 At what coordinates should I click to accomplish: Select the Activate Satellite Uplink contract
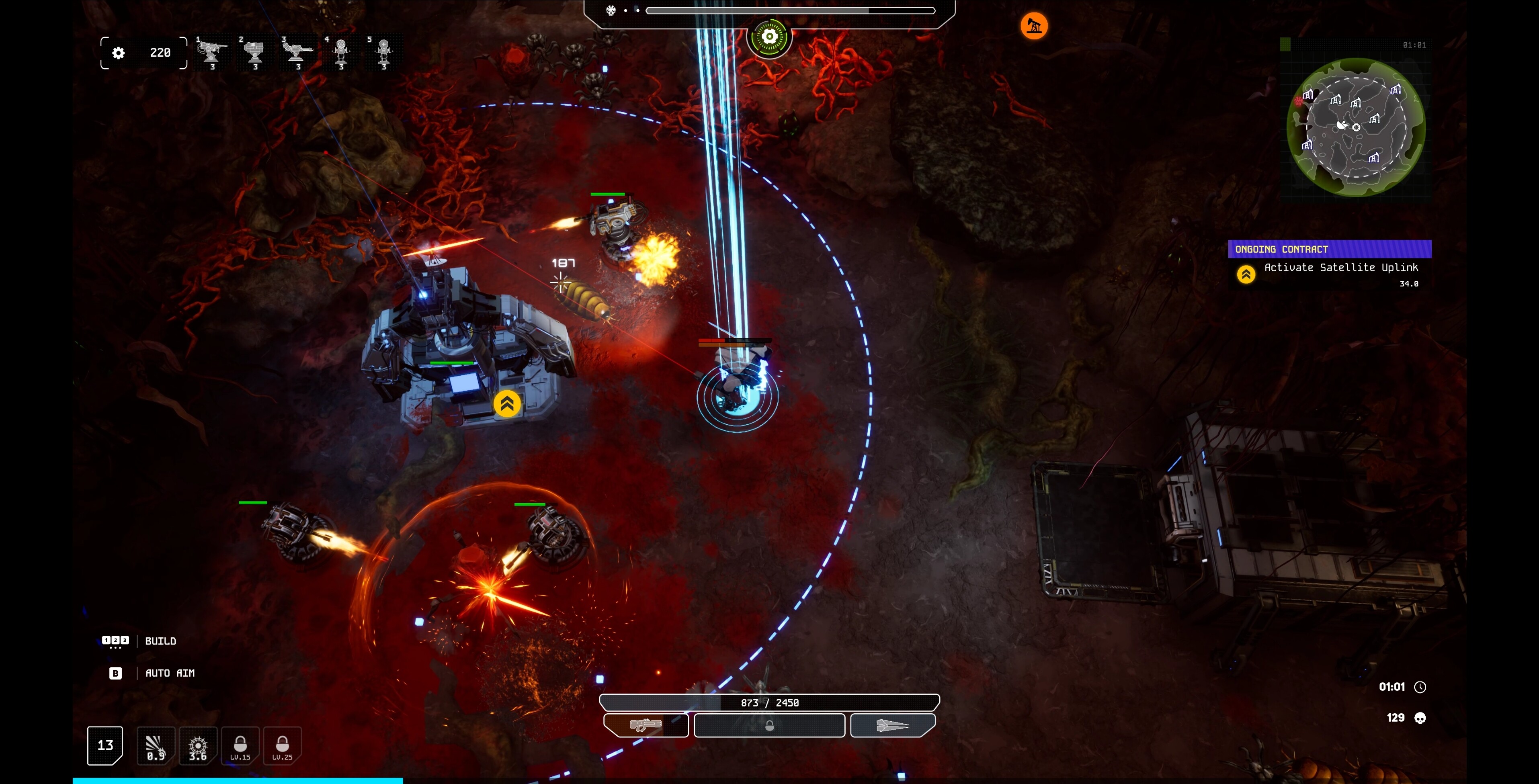click(1341, 268)
